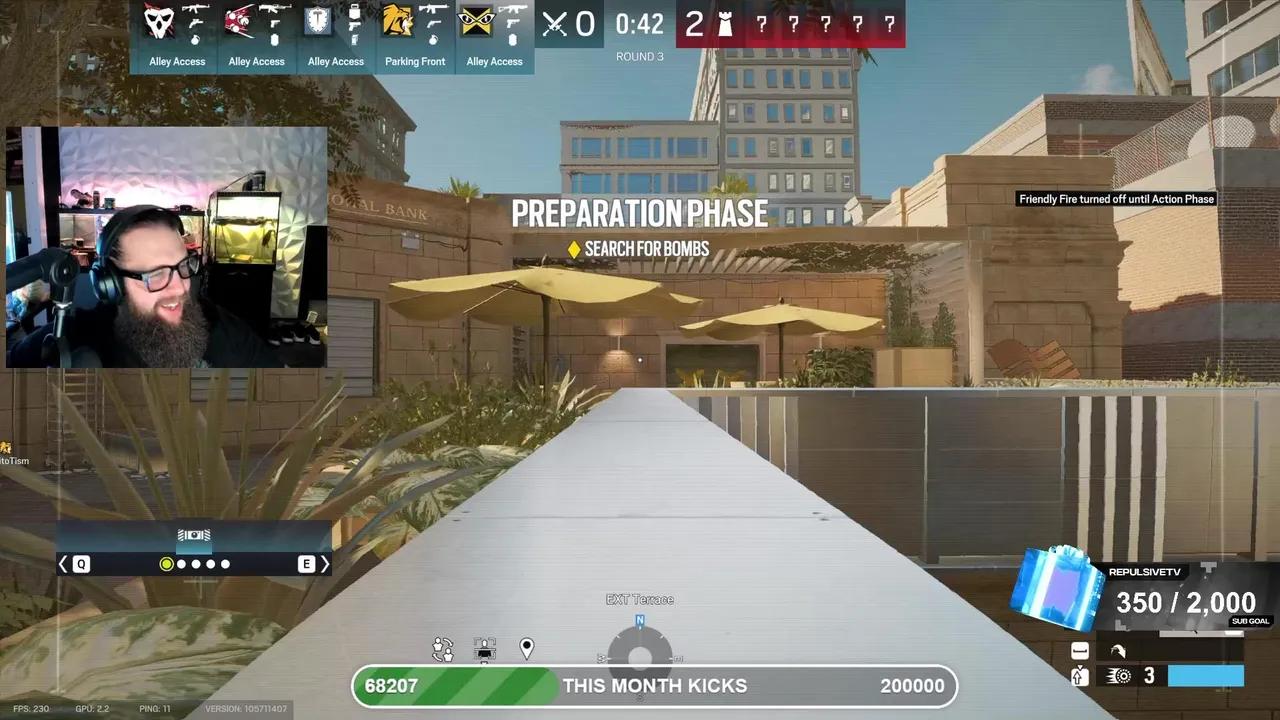Viewport: 1280px width, 720px height.
Task: Click the skull operator portrait in first slot
Action: (x=160, y=22)
